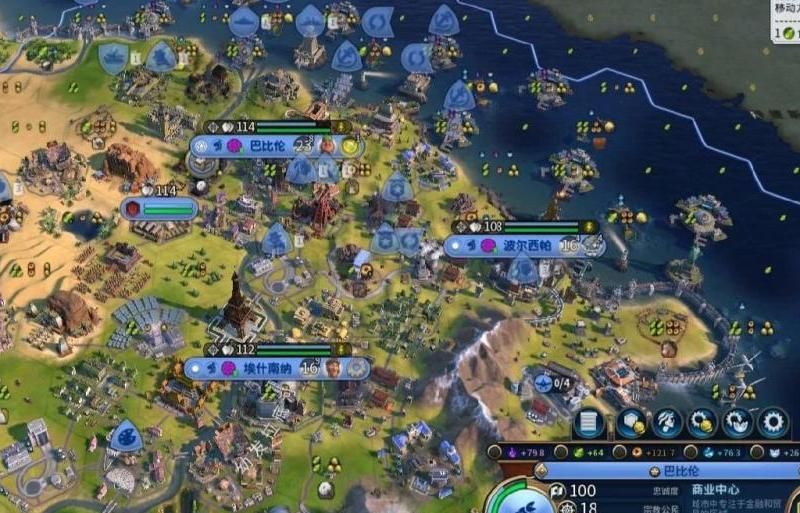
Task: Select the 埃什南纳 city banner
Action: click(x=268, y=368)
